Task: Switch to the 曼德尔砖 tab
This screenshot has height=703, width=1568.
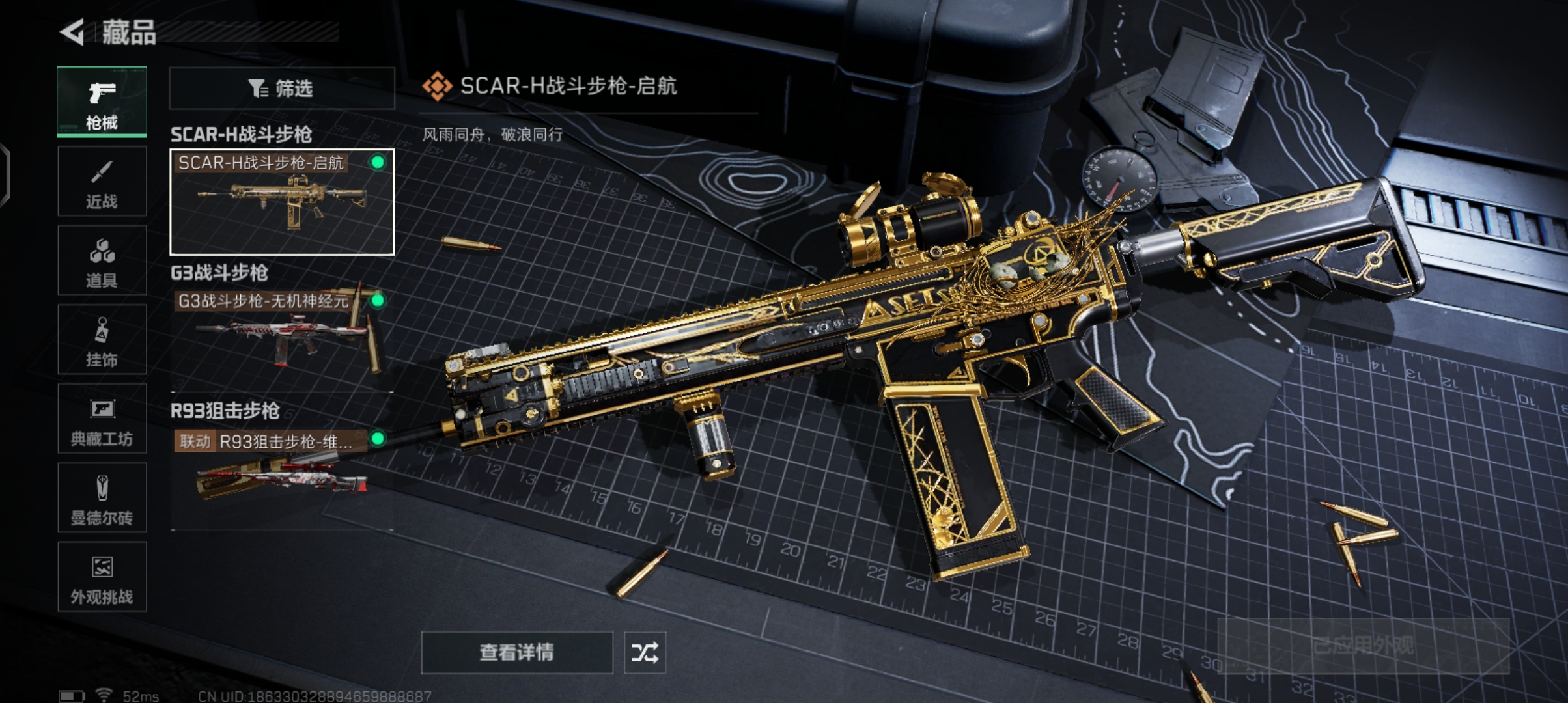Action: pos(102,499)
